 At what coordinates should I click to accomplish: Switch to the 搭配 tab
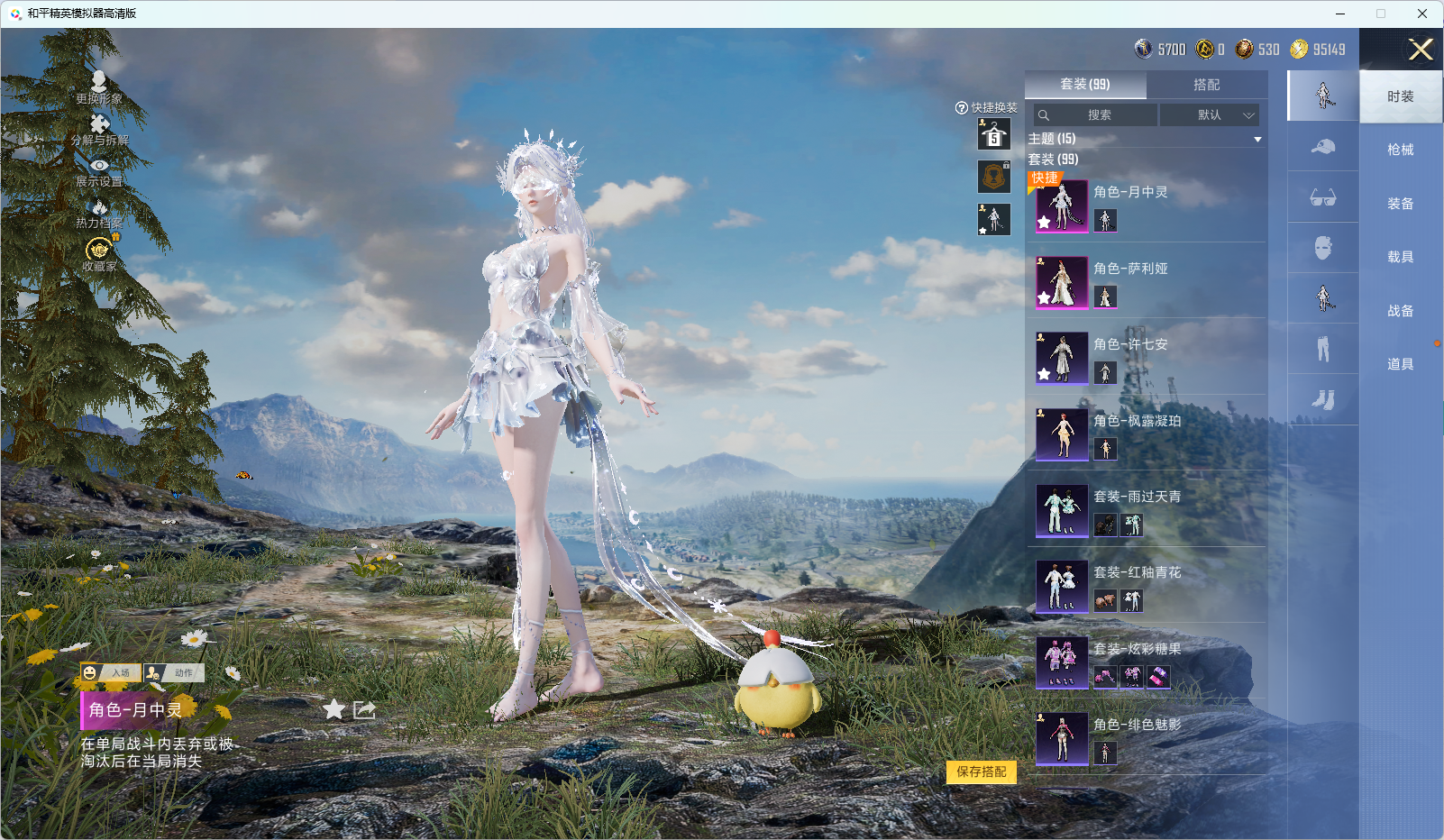[x=1206, y=85]
